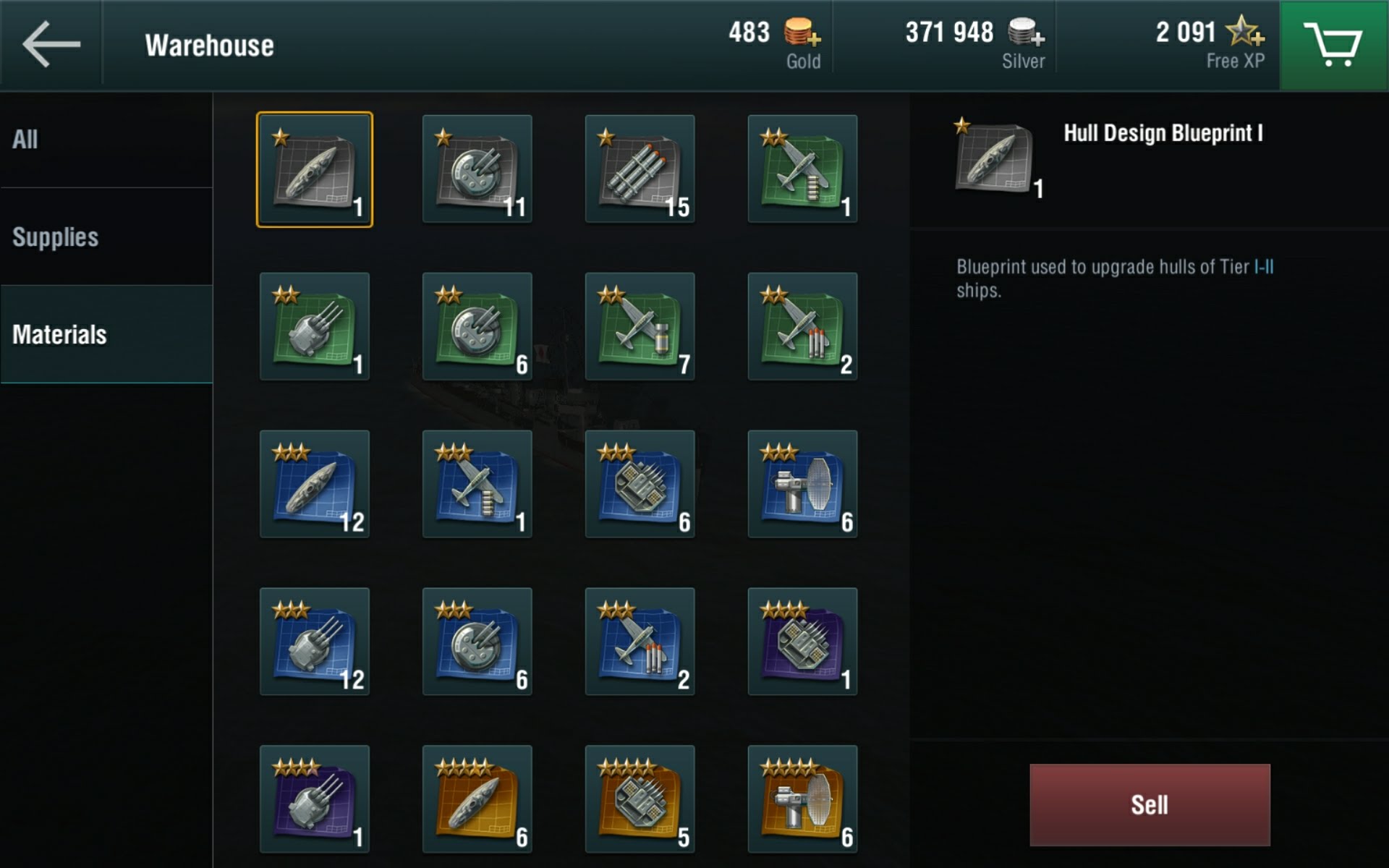
Task: Select the orange radar blueprint
Action: point(802,799)
